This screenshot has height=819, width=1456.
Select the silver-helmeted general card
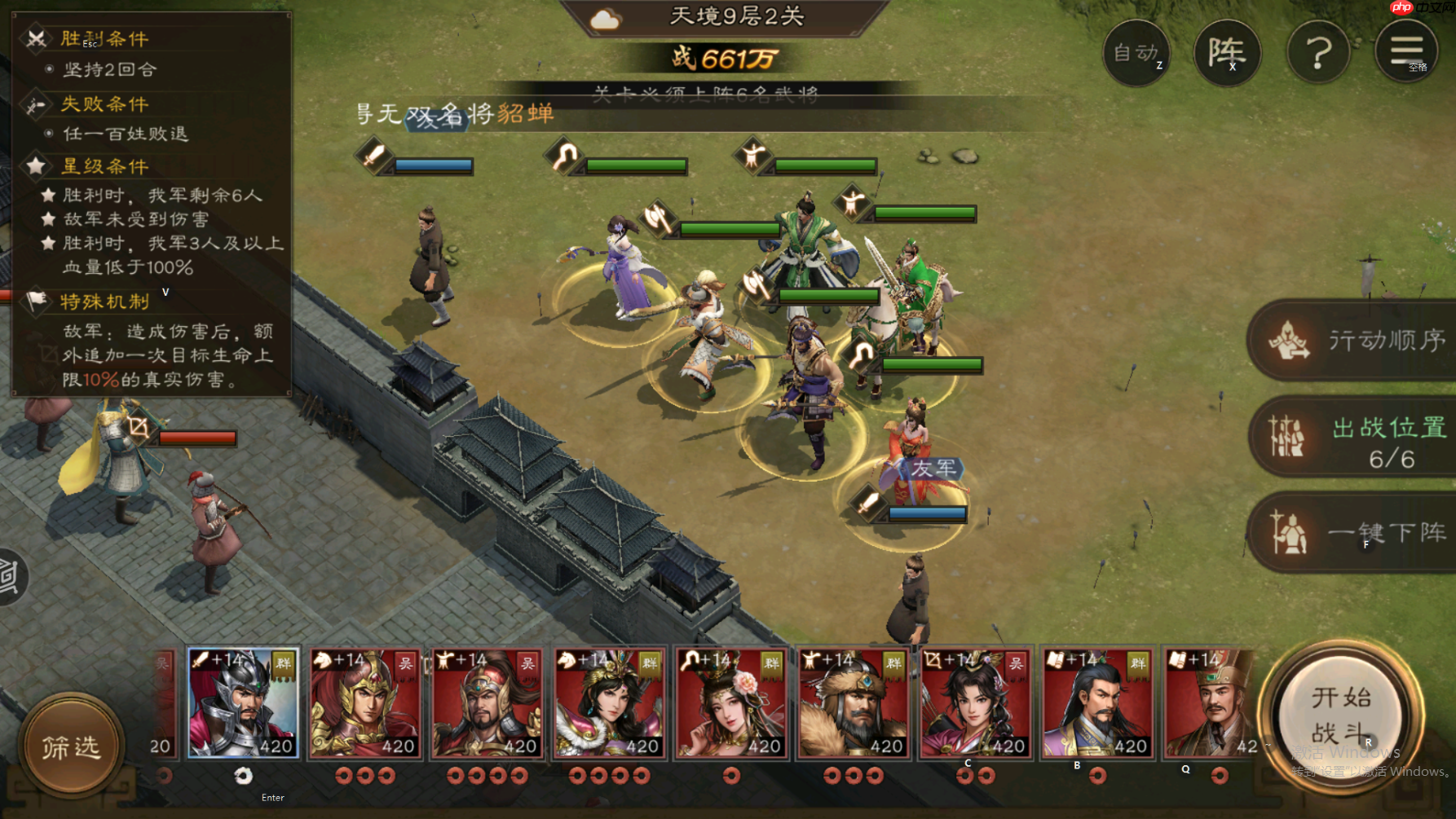coord(243,703)
